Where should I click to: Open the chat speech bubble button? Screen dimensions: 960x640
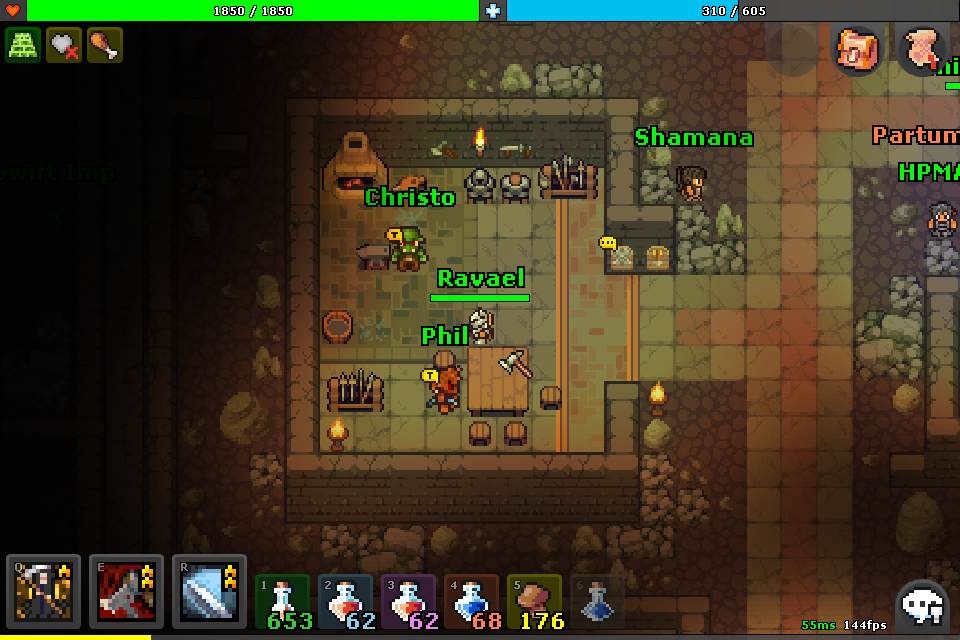click(x=922, y=604)
